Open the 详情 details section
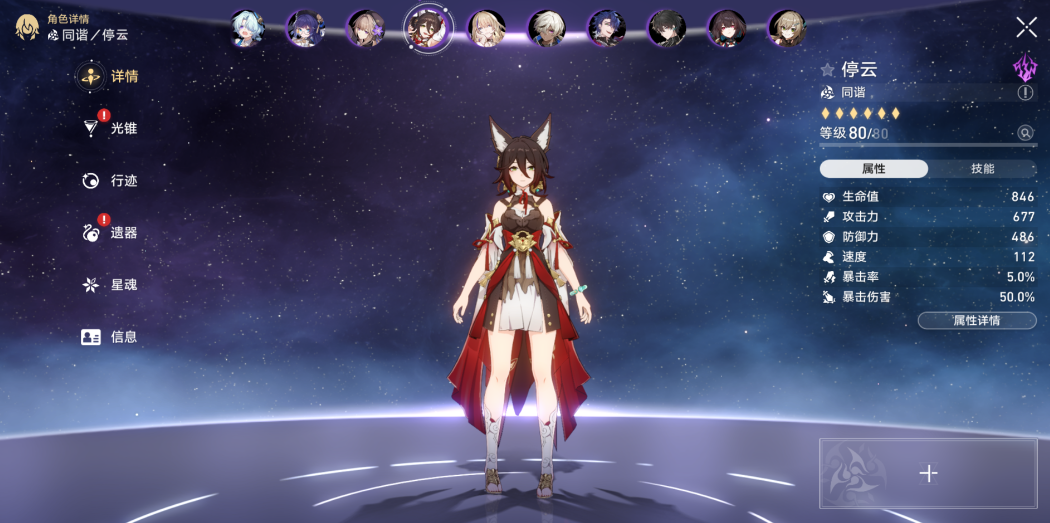1050x523 pixels. [112, 76]
